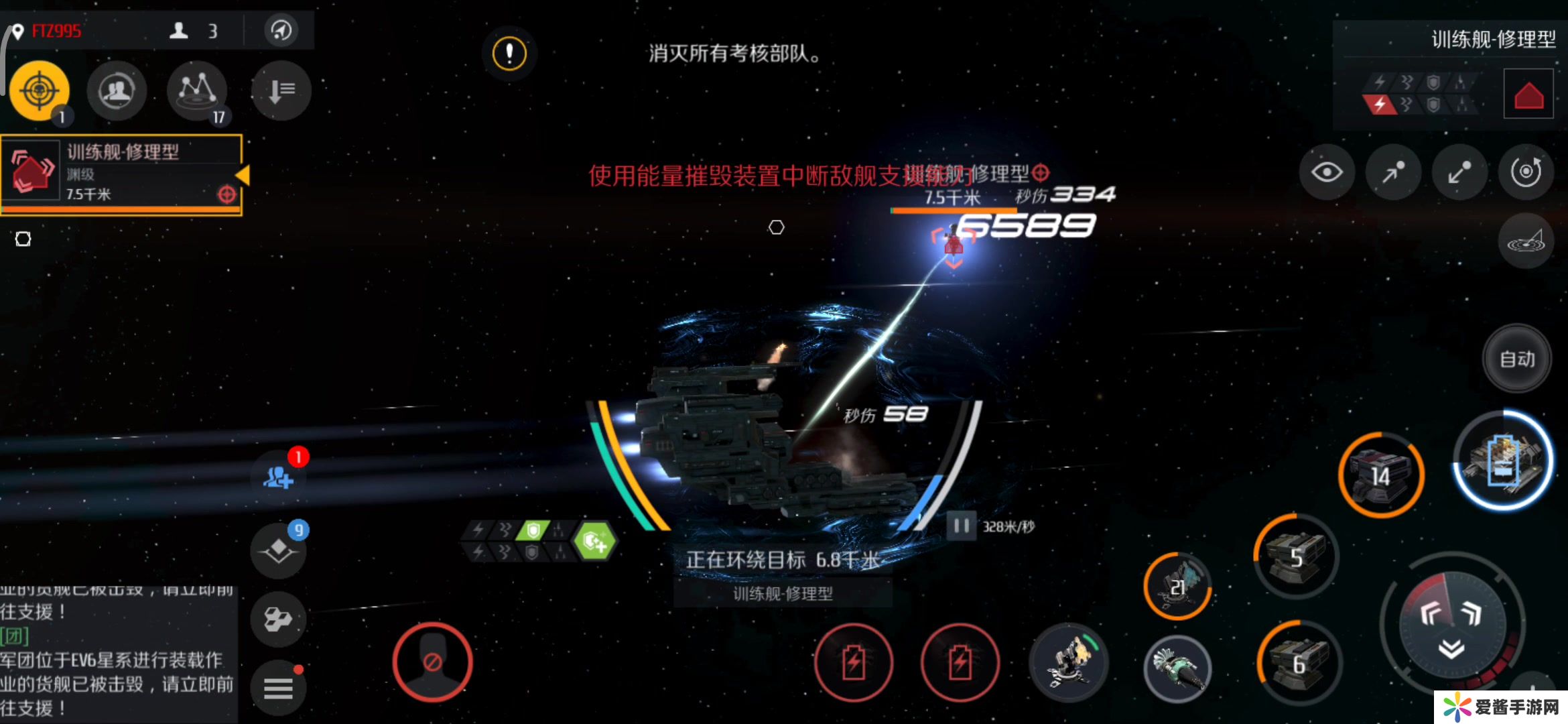
Task: Select the red house icon on target panel
Action: (x=1528, y=94)
